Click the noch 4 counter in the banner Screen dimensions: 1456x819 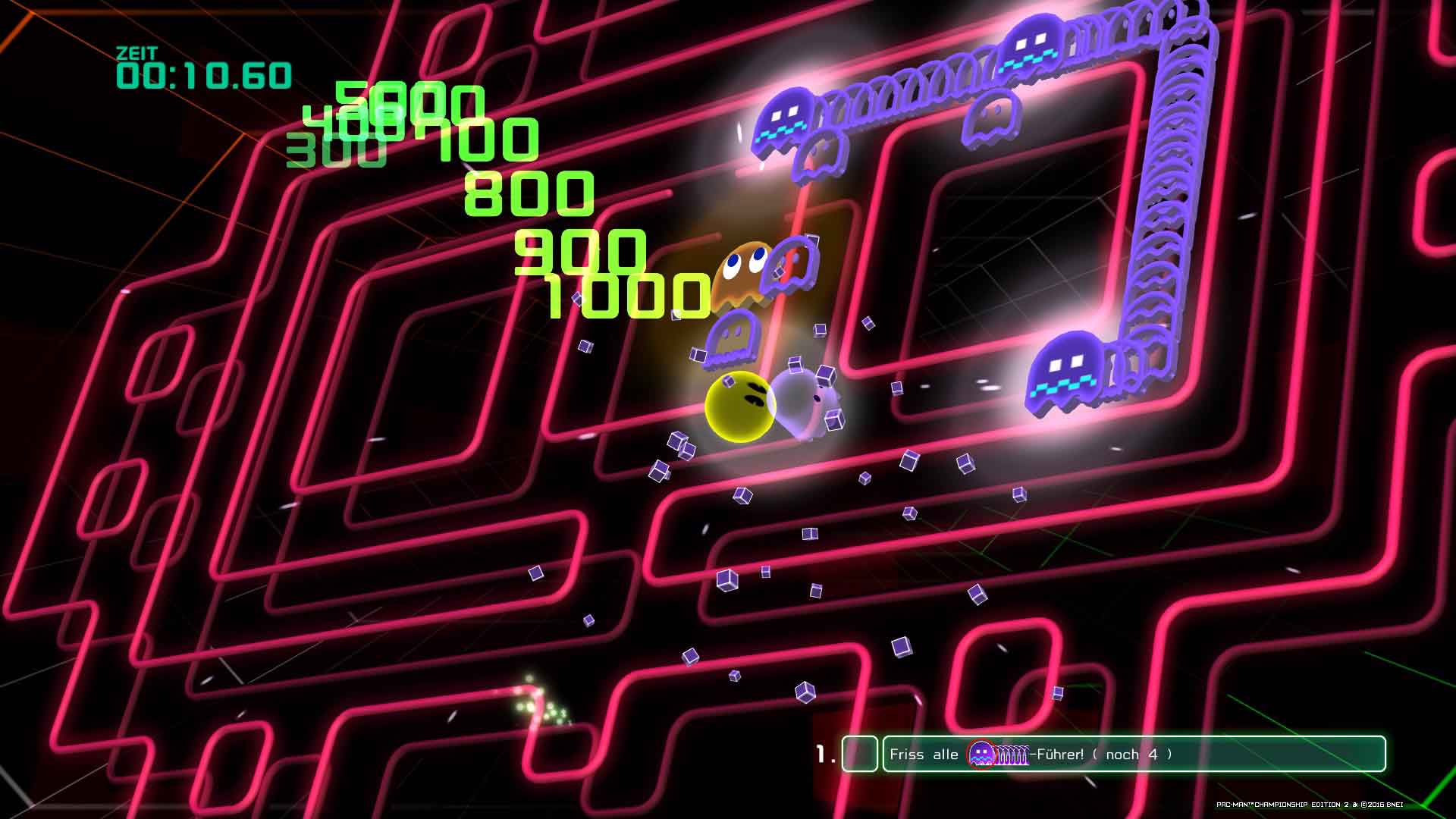pos(1130,755)
